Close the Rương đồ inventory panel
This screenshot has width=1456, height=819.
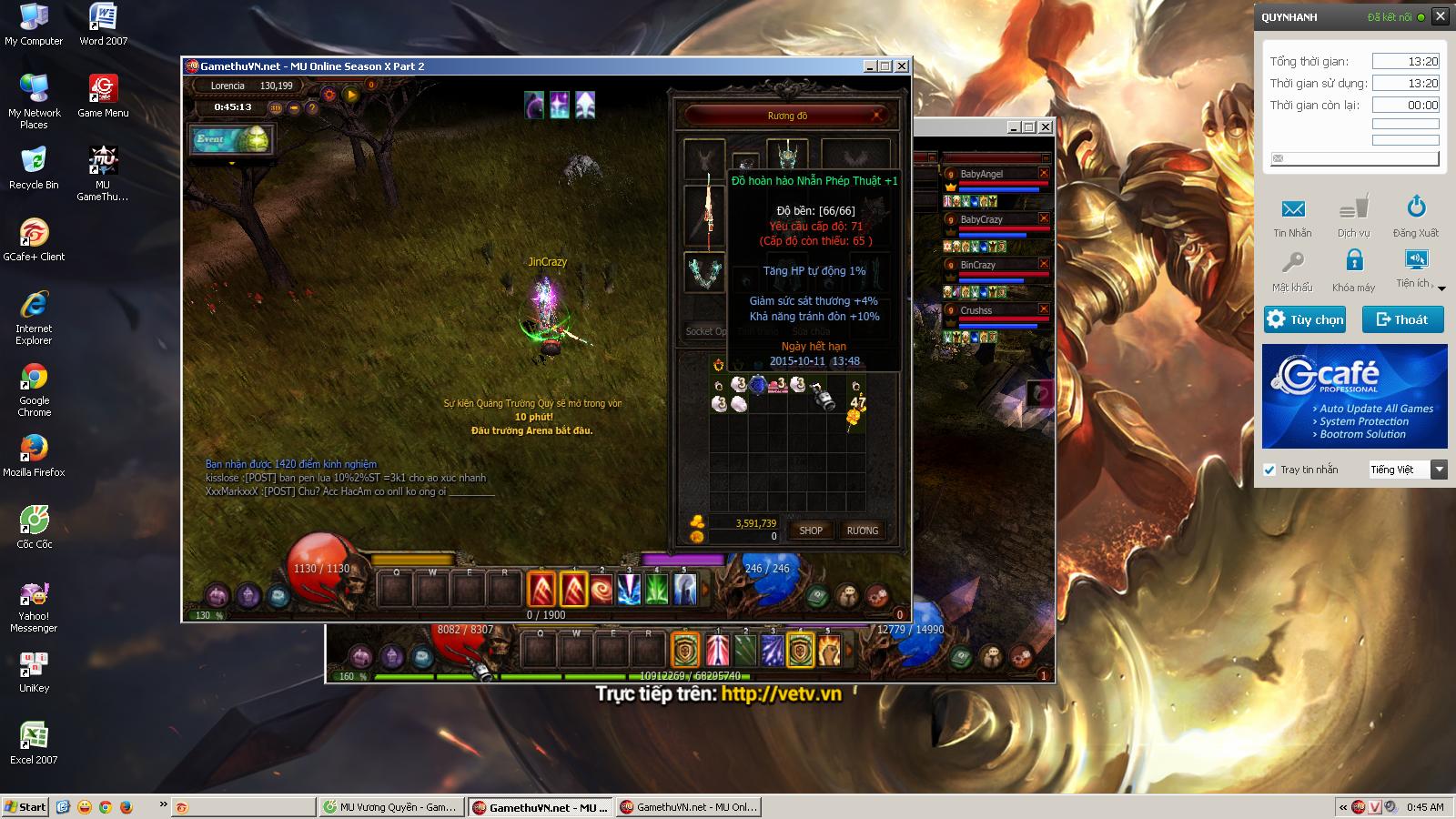coord(876,116)
